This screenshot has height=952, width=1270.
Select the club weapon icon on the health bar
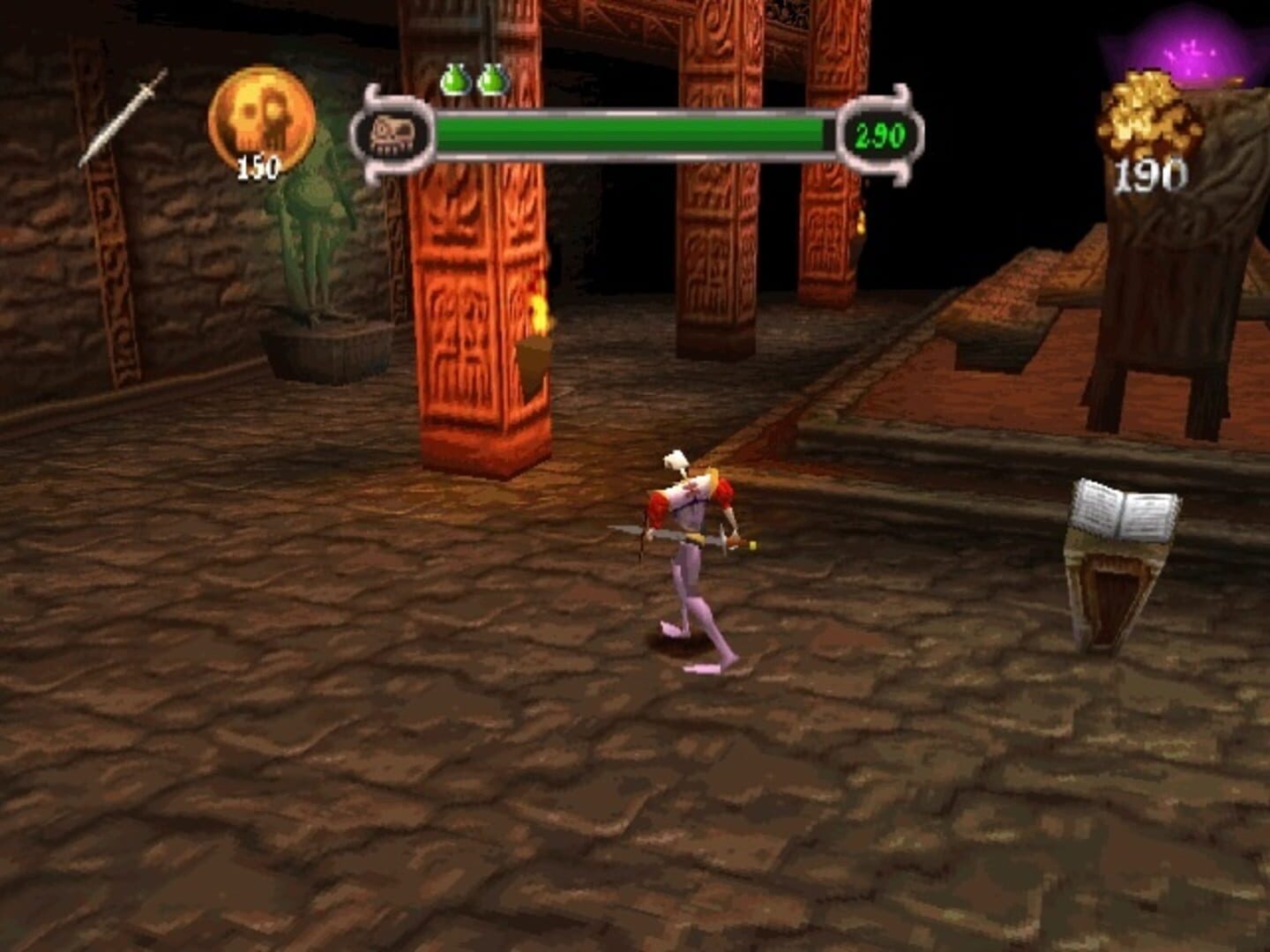[x=394, y=134]
